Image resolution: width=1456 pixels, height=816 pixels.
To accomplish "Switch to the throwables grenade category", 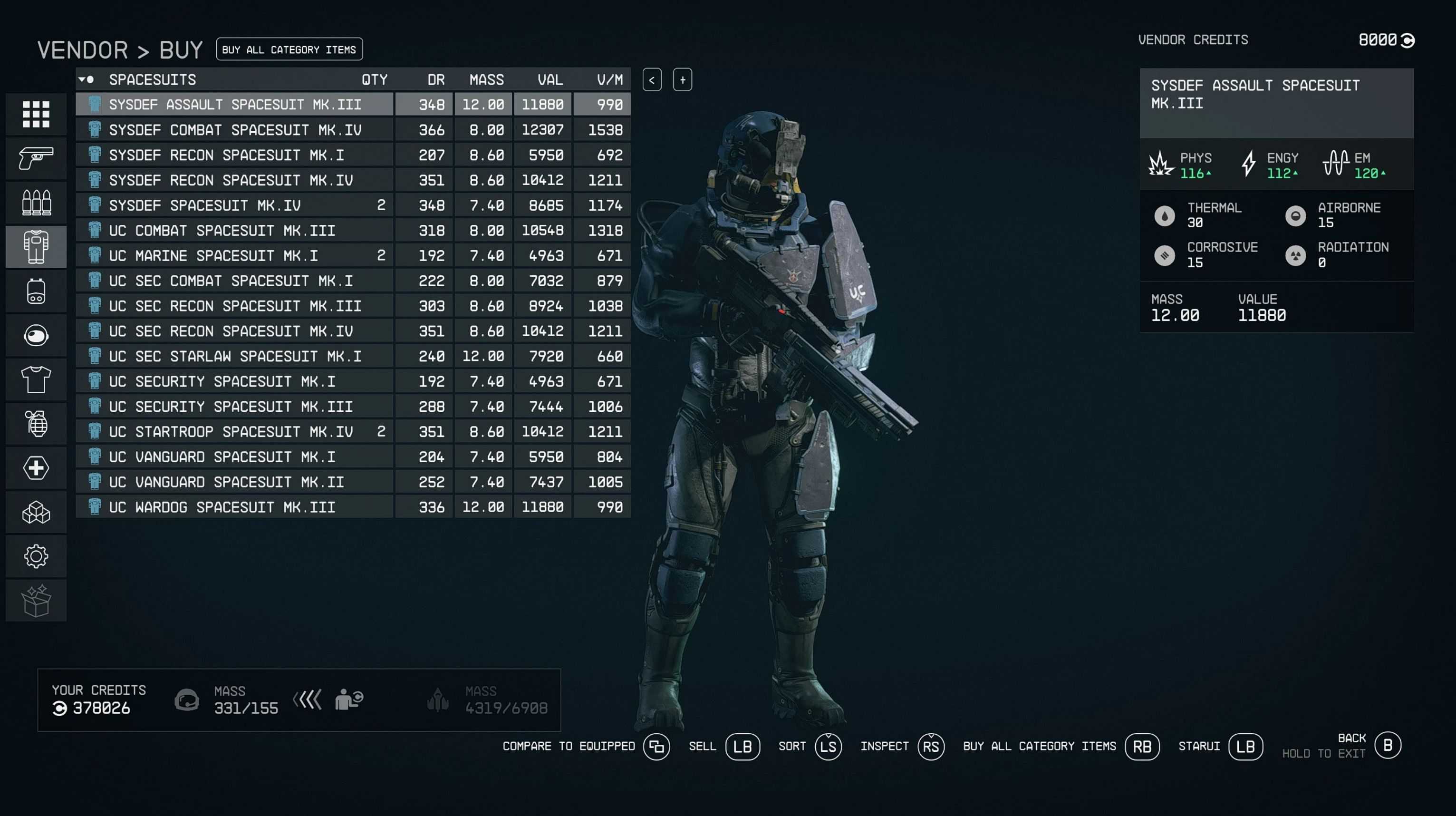I will (x=36, y=424).
